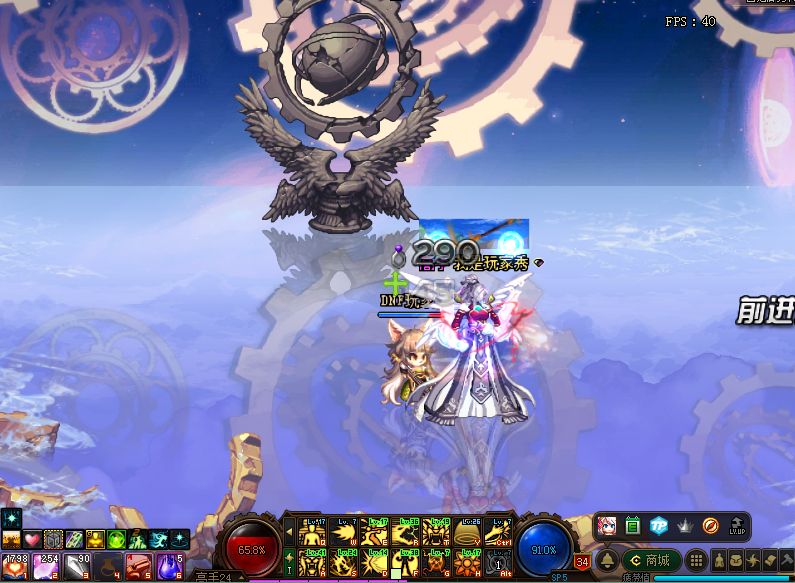Image resolution: width=795 pixels, height=583 pixels.
Task: Use the heart potion in slot 1
Action: pyautogui.click(x=13, y=567)
